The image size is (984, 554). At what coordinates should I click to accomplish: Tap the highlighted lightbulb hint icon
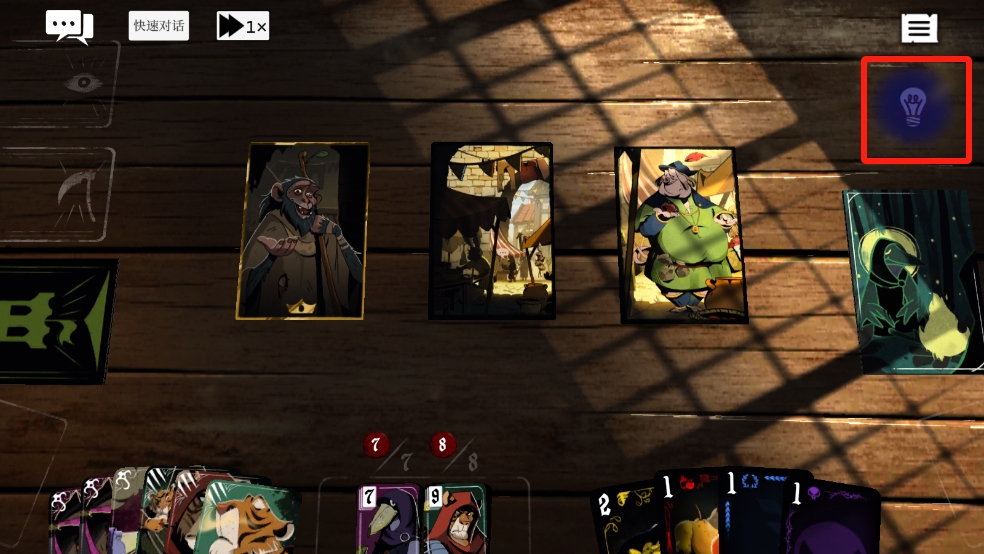click(x=915, y=109)
